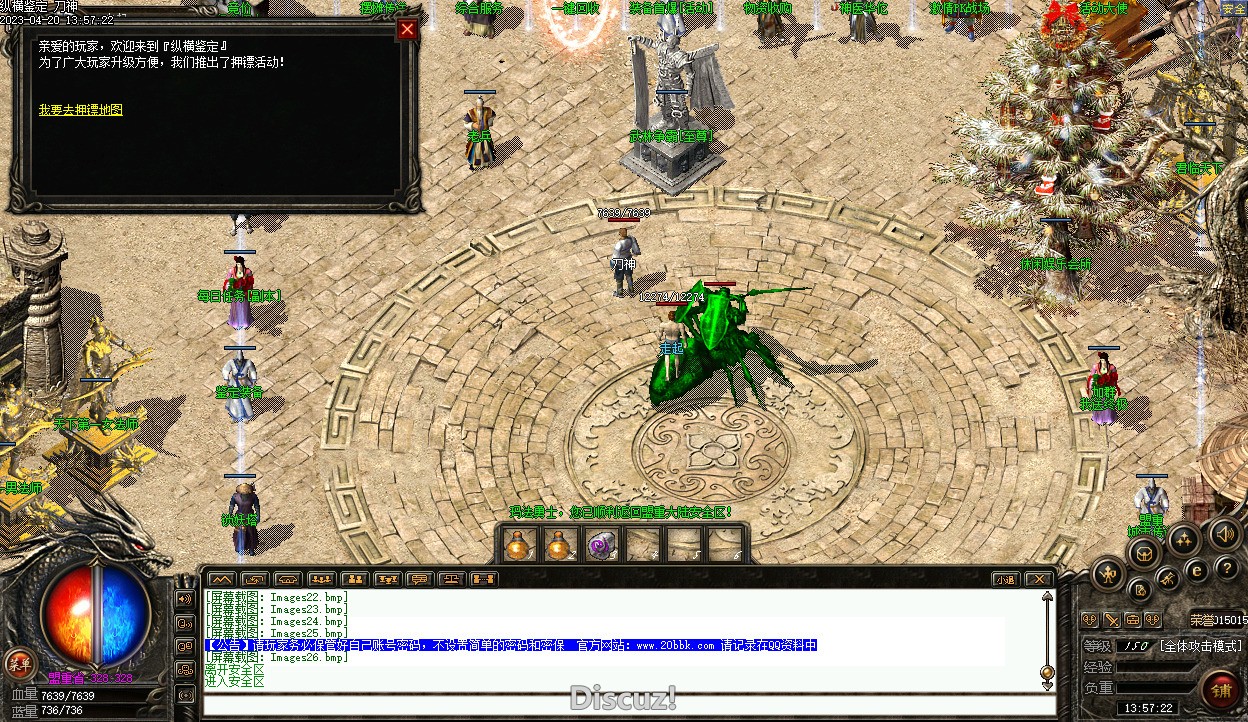Image resolution: width=1248 pixels, height=722 pixels.
Task: Open the round 菜单 menu button
Action: coord(19,662)
